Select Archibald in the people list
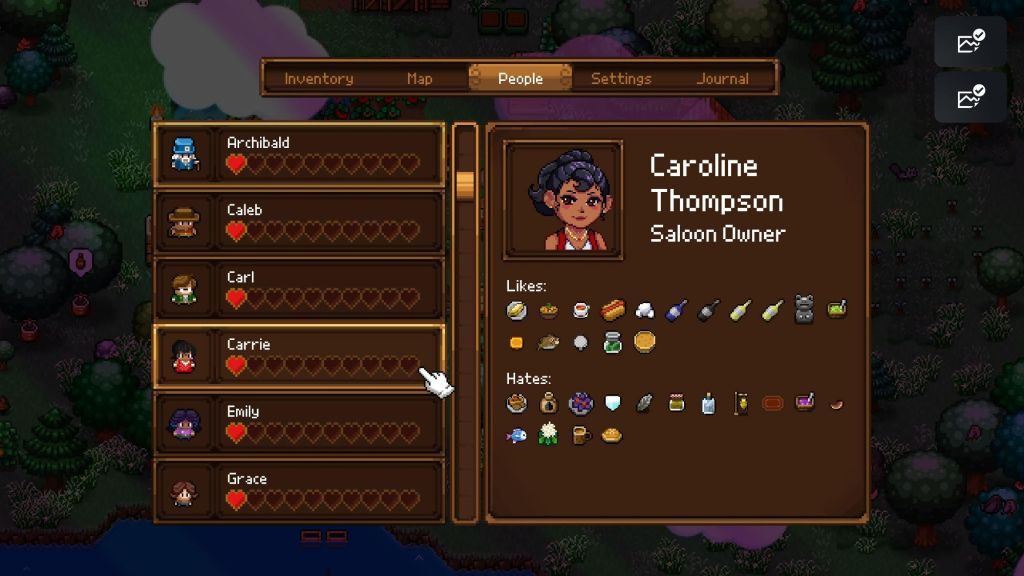The height and width of the screenshot is (576, 1024). point(299,155)
